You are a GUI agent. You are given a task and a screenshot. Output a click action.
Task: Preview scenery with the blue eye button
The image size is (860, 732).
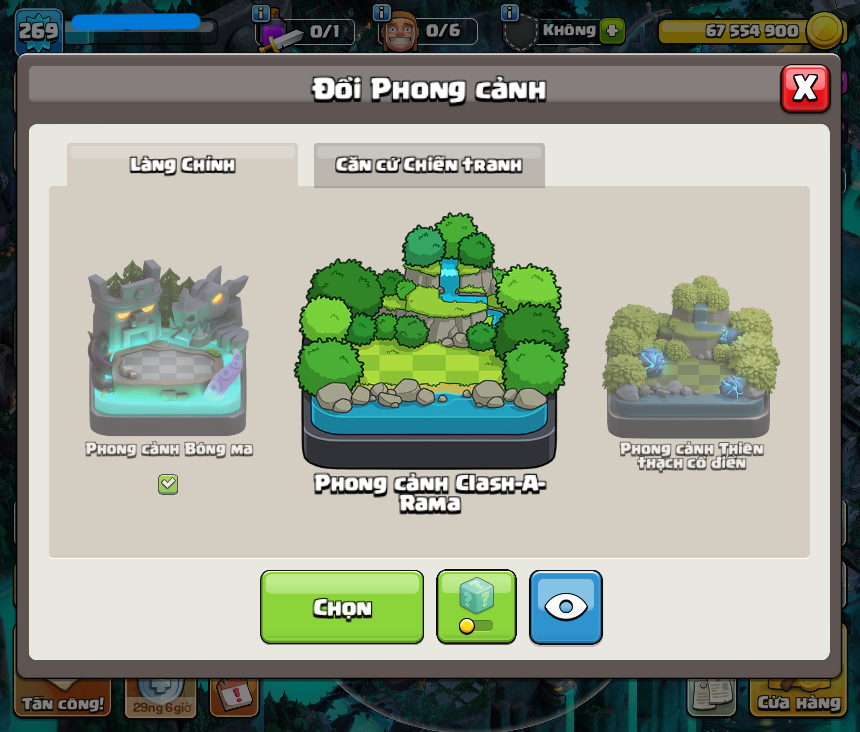566,607
